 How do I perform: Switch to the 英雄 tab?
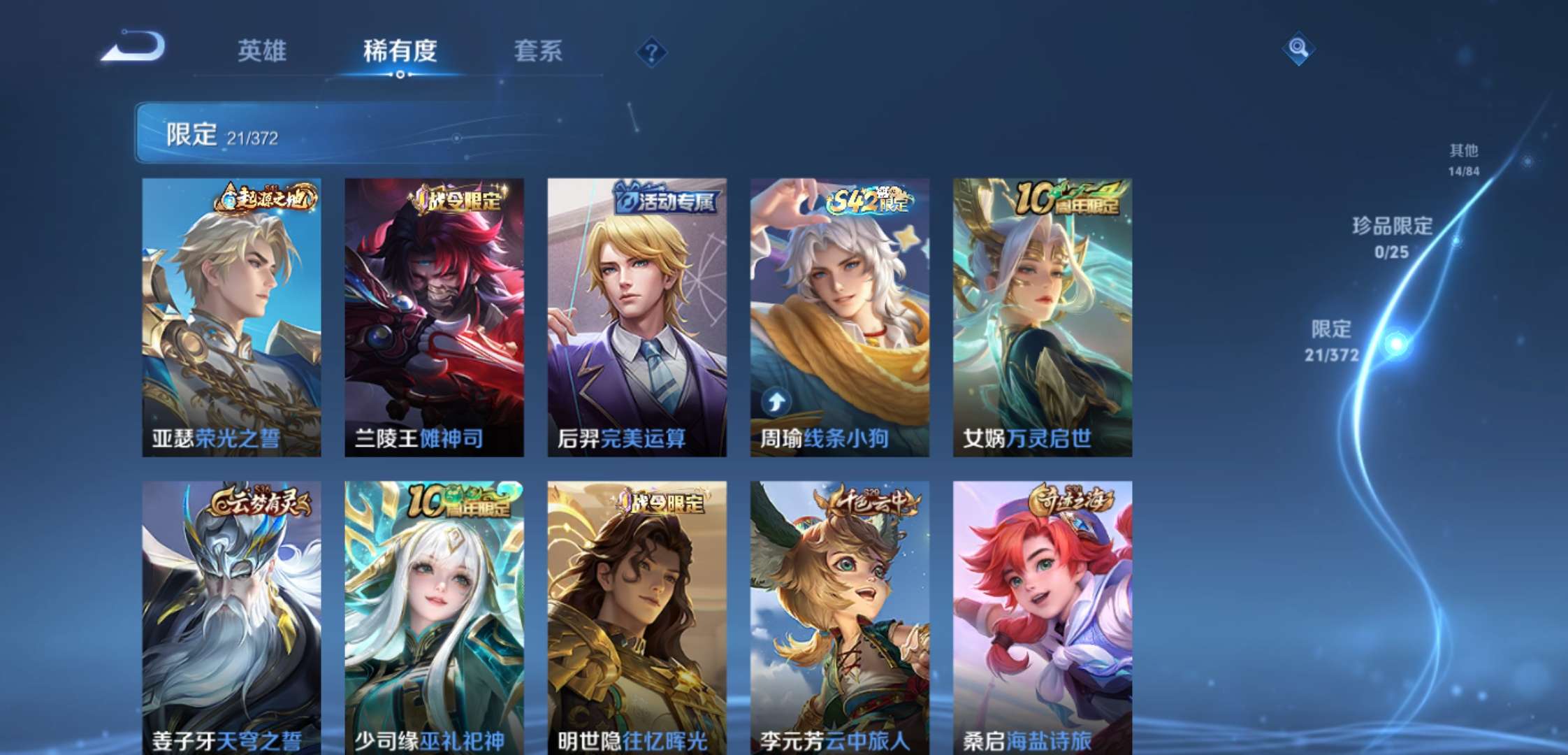point(263,51)
